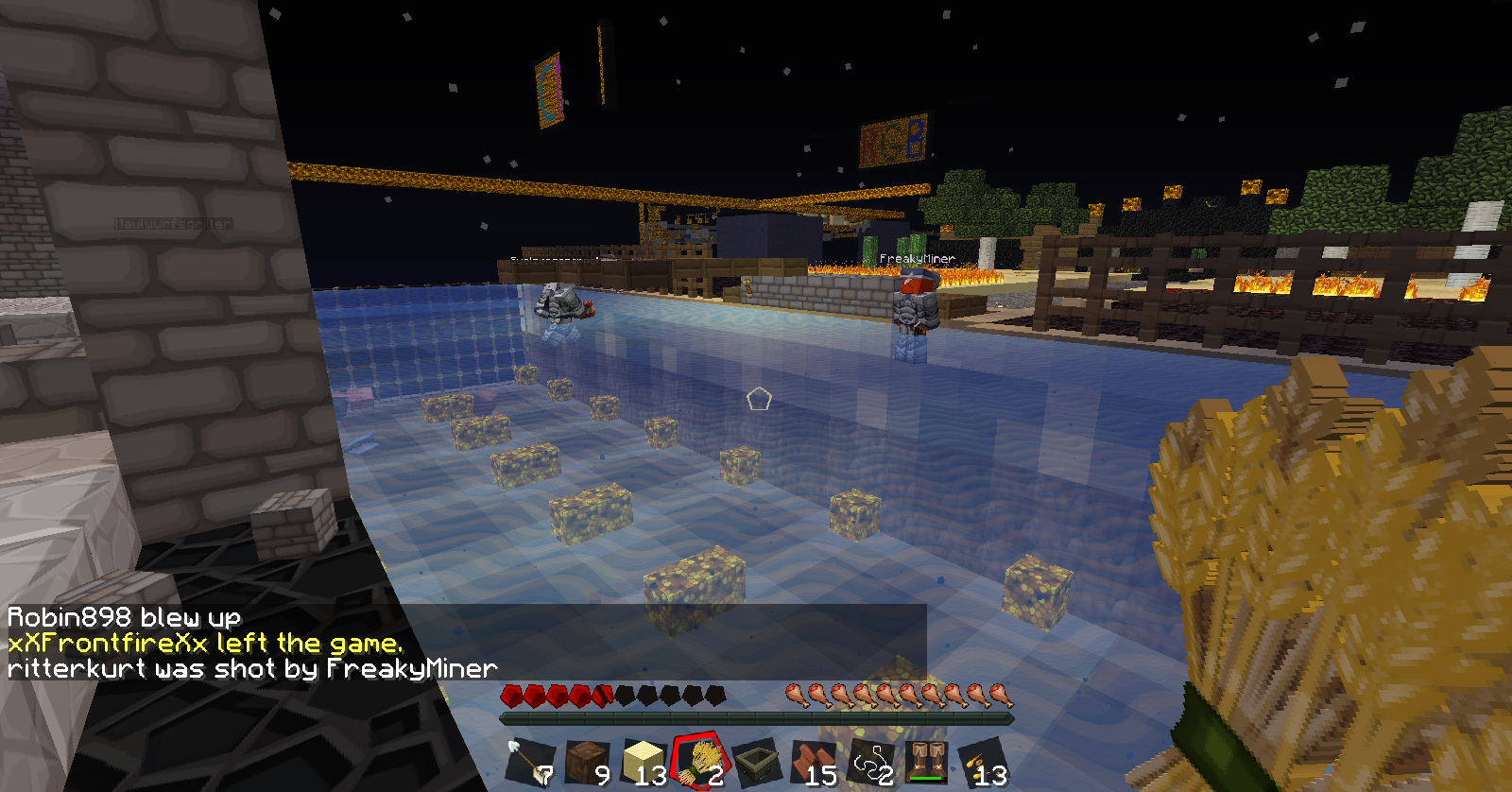Pick the empty cauldron-like box slot
The image size is (1512, 792).
756,762
